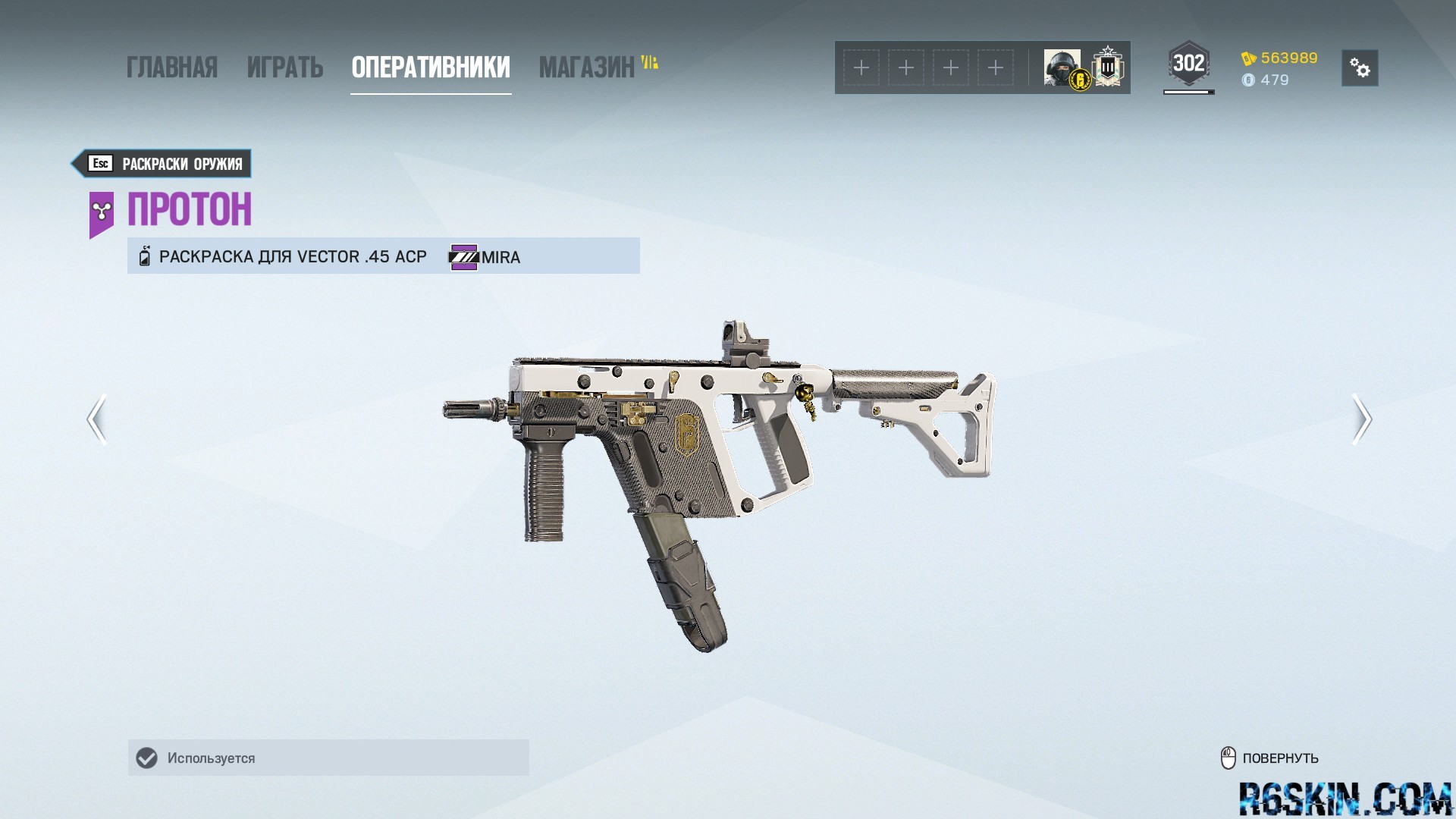Switch to the ГЛАВНАЯ tab
Screen dimensions: 1456x819
click(x=172, y=67)
